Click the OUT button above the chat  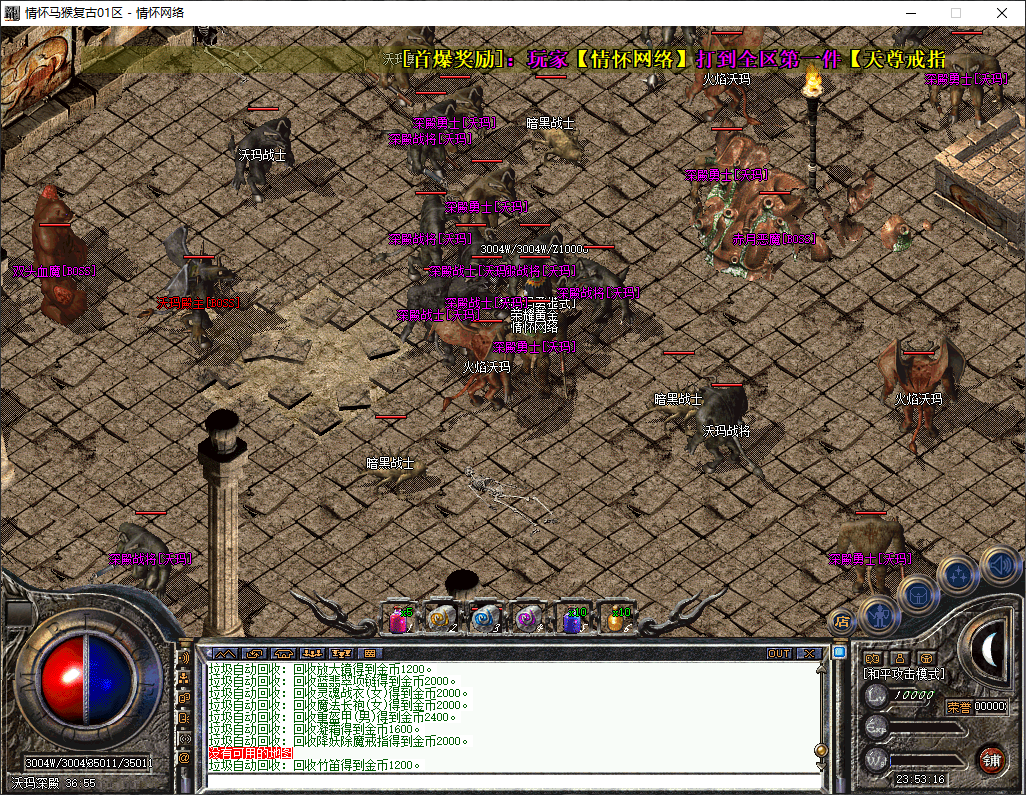779,653
